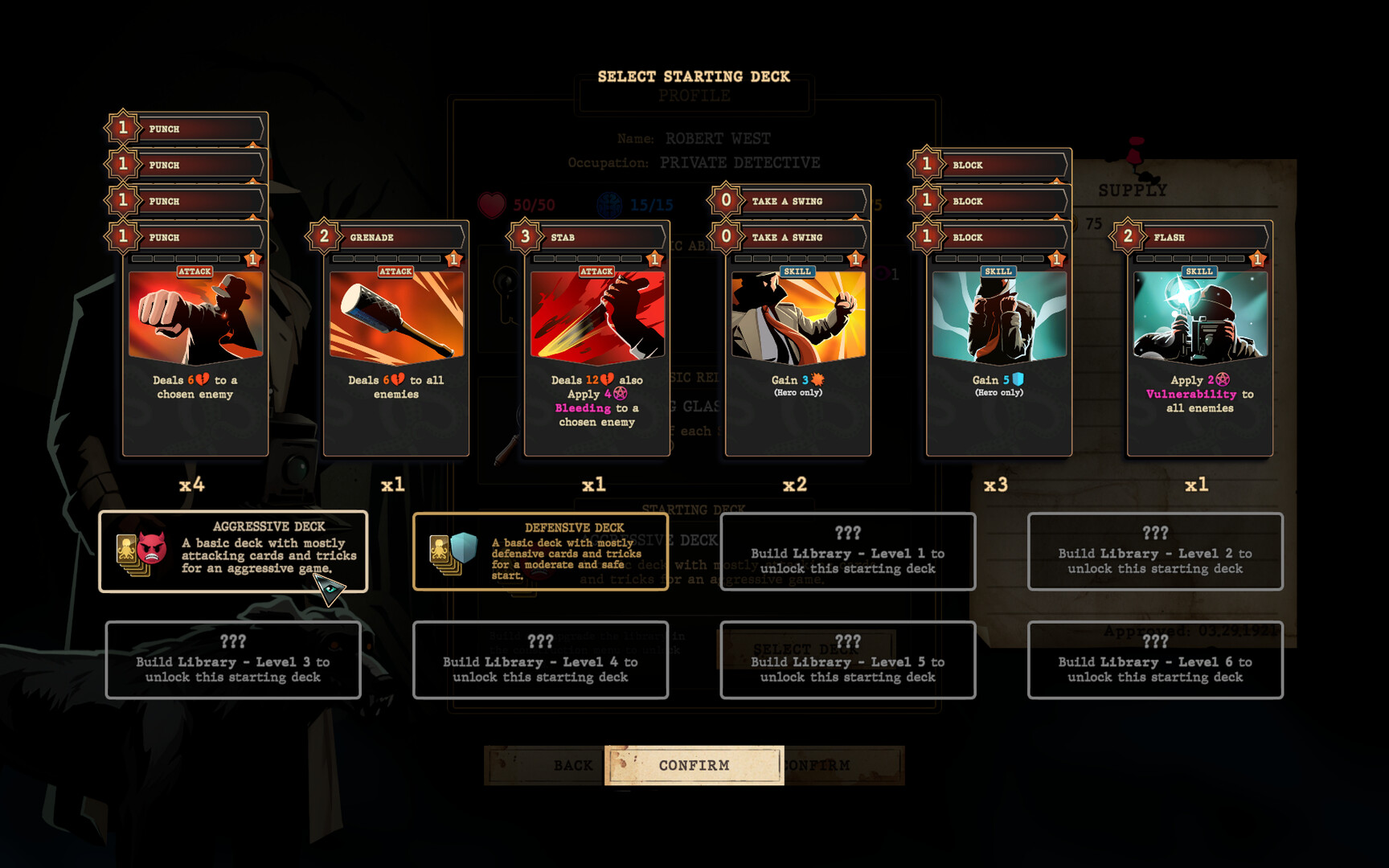The height and width of the screenshot is (868, 1389).
Task: Click the locked Library Level 5 deck
Action: coord(848,660)
